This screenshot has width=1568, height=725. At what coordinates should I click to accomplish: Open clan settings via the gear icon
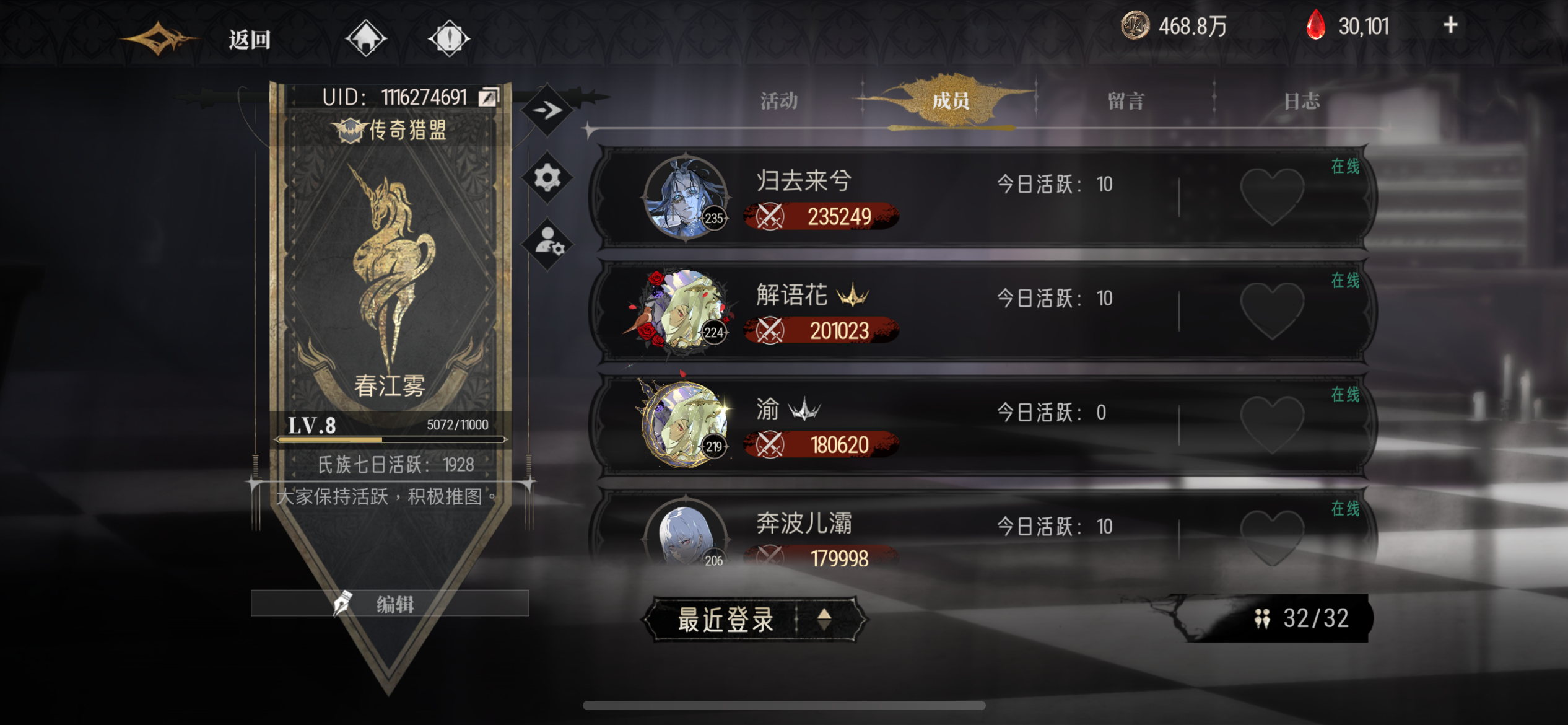click(547, 178)
